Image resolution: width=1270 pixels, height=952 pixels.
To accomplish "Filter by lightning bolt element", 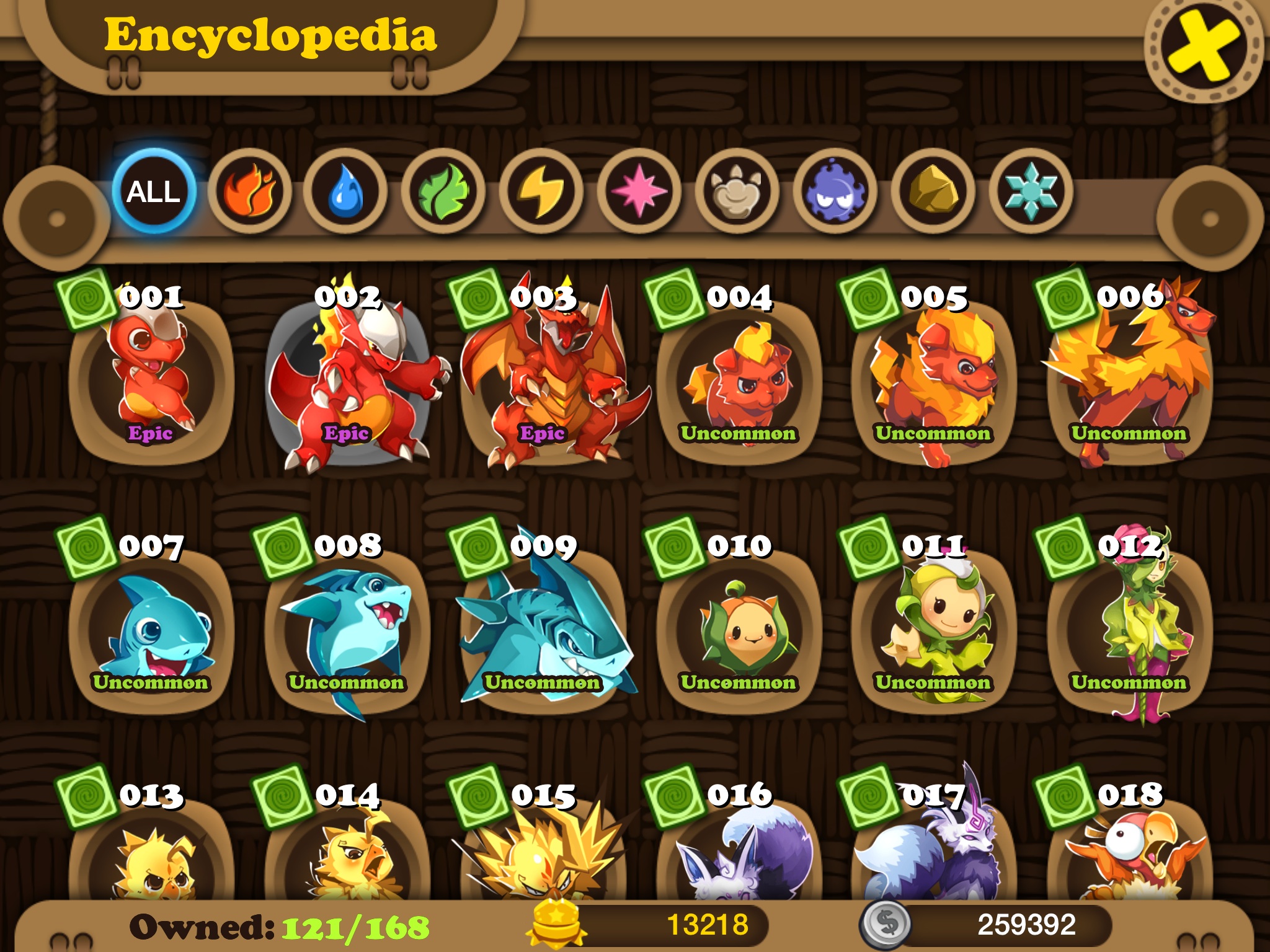I will click(x=541, y=192).
